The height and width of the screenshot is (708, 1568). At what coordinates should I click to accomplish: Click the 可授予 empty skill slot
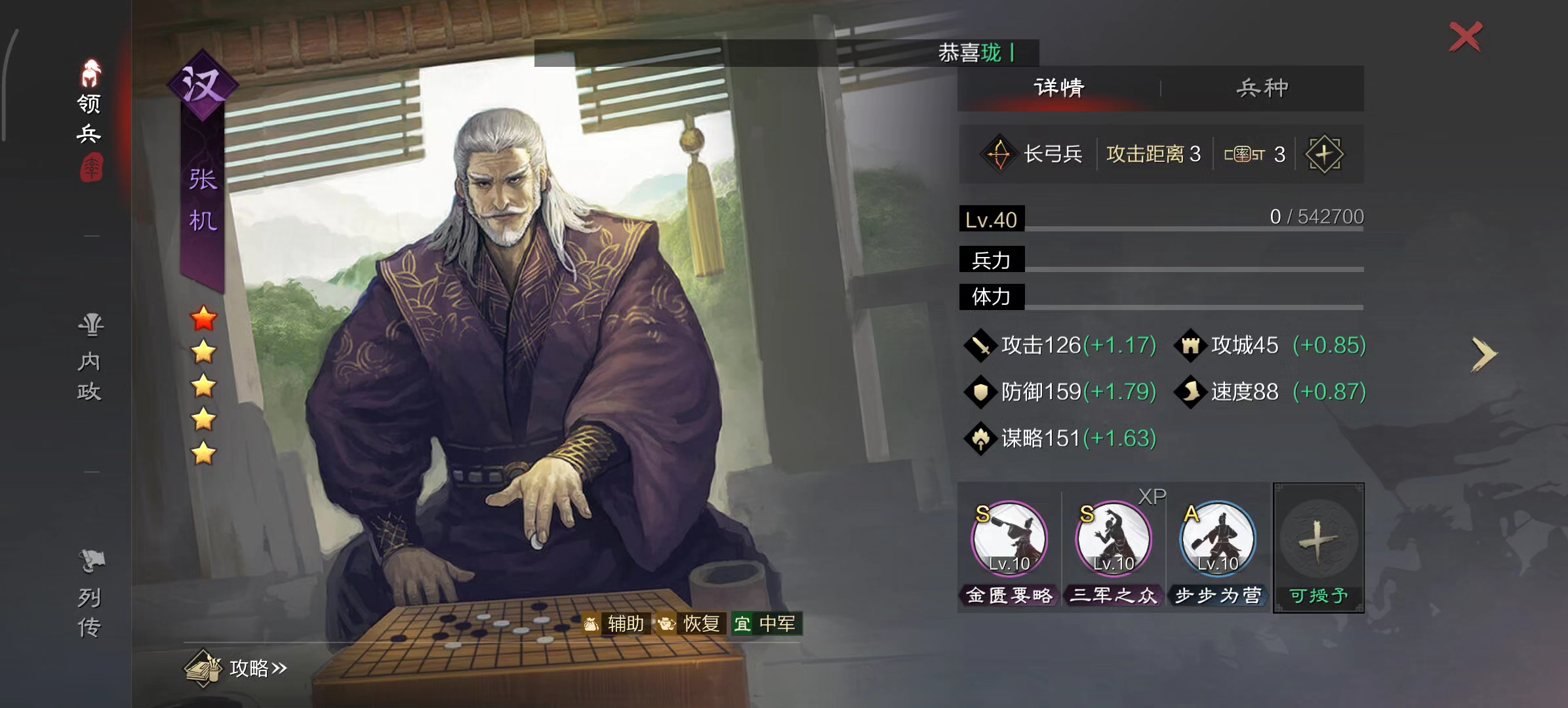[x=1319, y=548]
